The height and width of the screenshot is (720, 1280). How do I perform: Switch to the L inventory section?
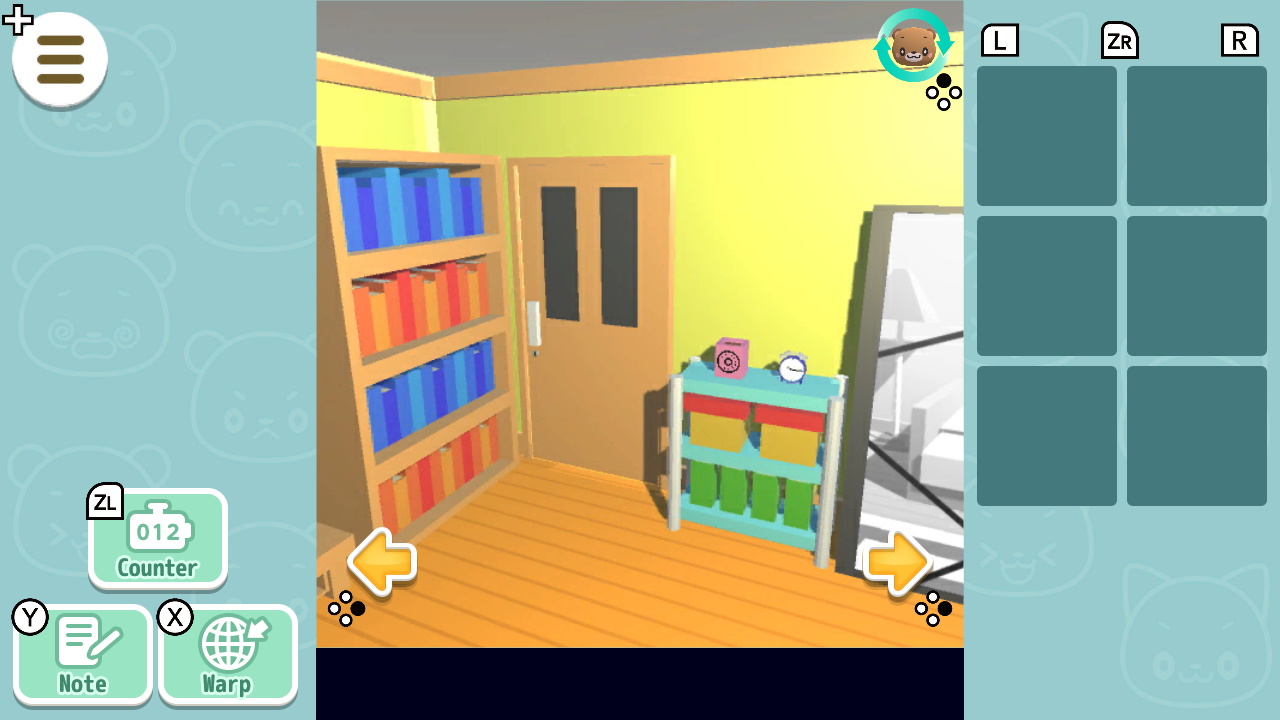pyautogui.click(x=999, y=40)
